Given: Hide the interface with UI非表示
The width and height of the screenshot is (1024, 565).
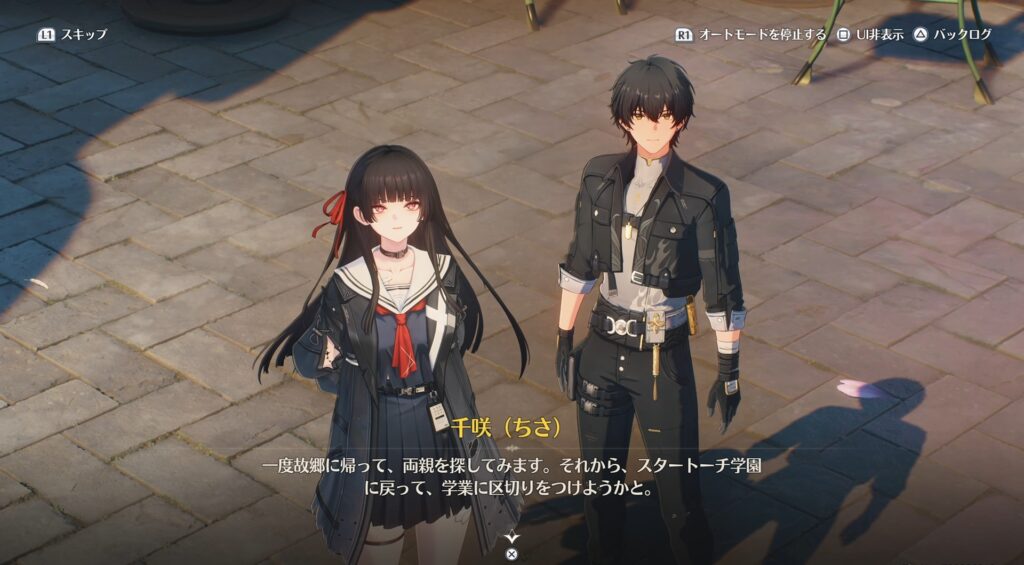Looking at the screenshot, I should point(869,34).
